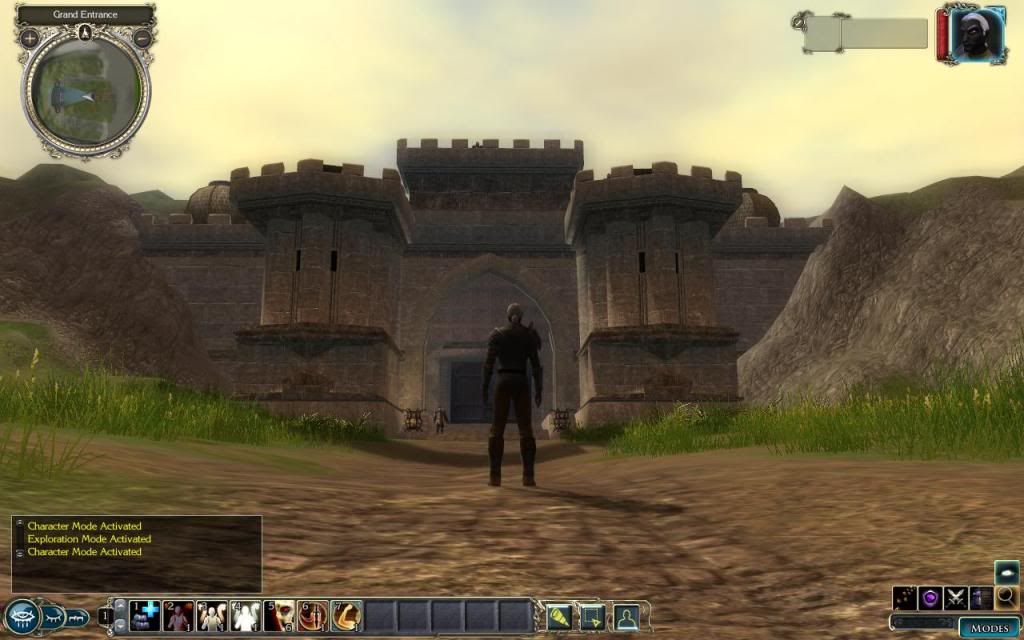This screenshot has width=1024, height=640.
Task: Use hotbar slot 1 with blue cross
Action: pos(145,615)
